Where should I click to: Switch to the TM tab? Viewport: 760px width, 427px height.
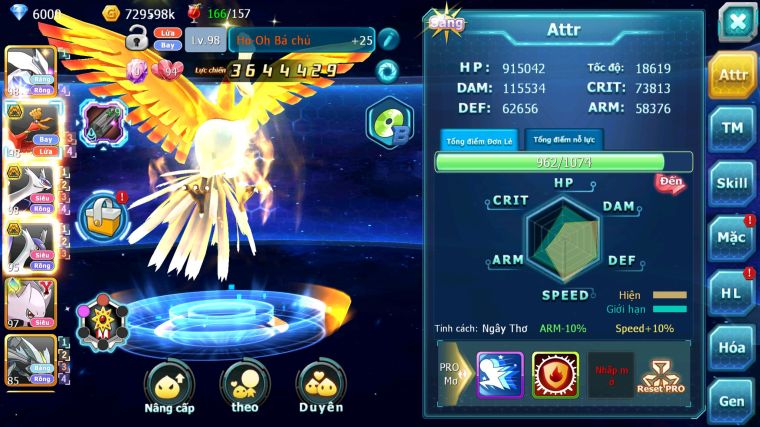tap(732, 128)
